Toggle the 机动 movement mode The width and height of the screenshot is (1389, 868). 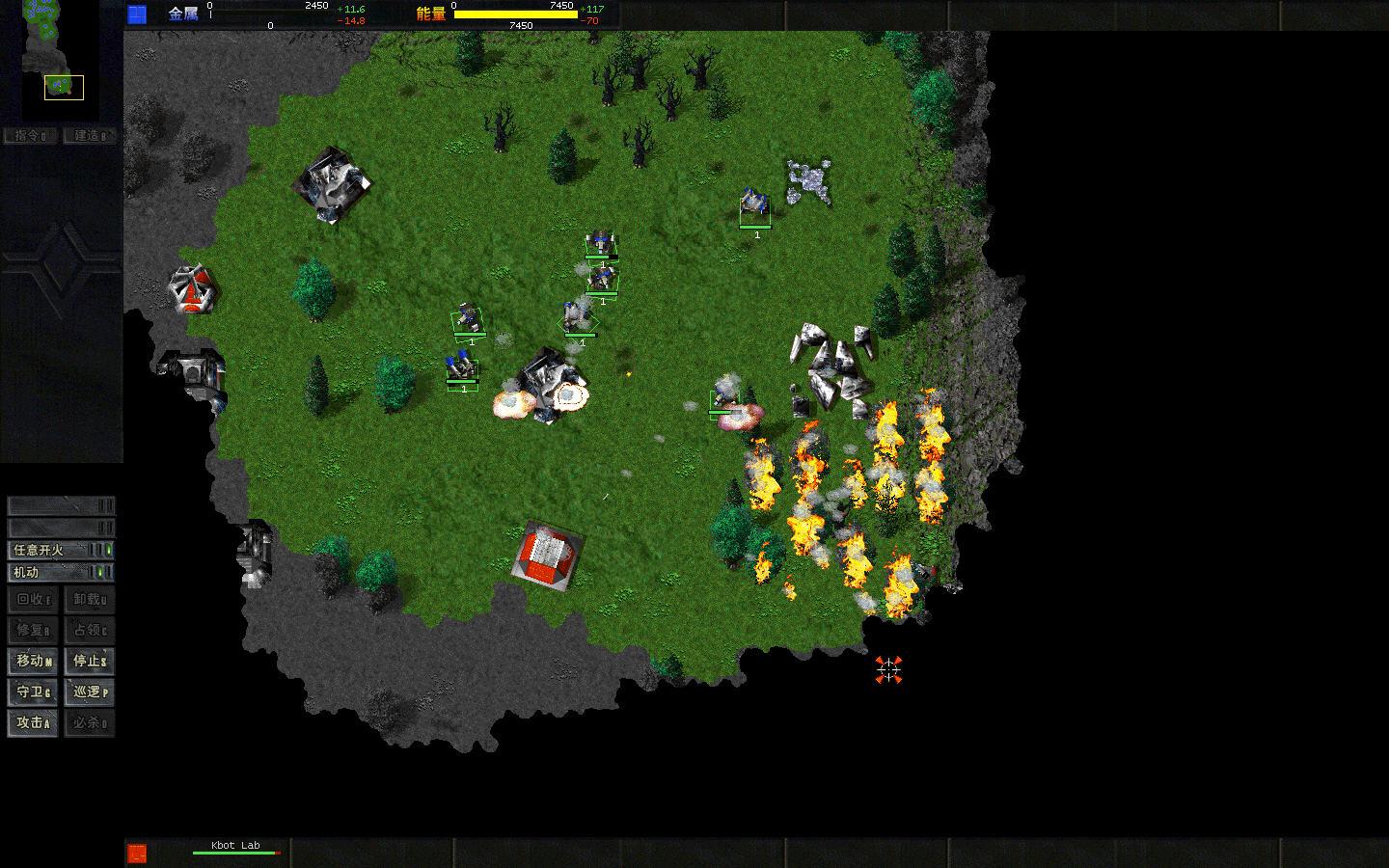(61, 572)
